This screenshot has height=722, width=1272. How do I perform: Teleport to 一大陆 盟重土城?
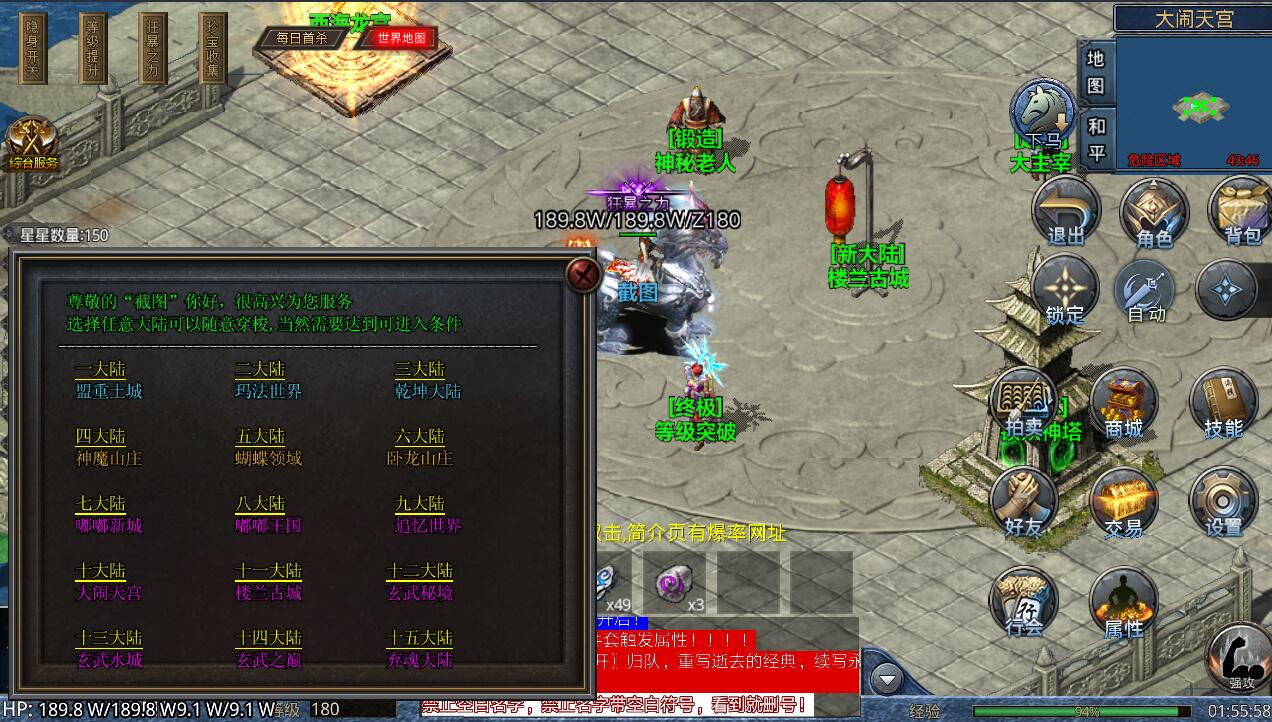coord(109,381)
